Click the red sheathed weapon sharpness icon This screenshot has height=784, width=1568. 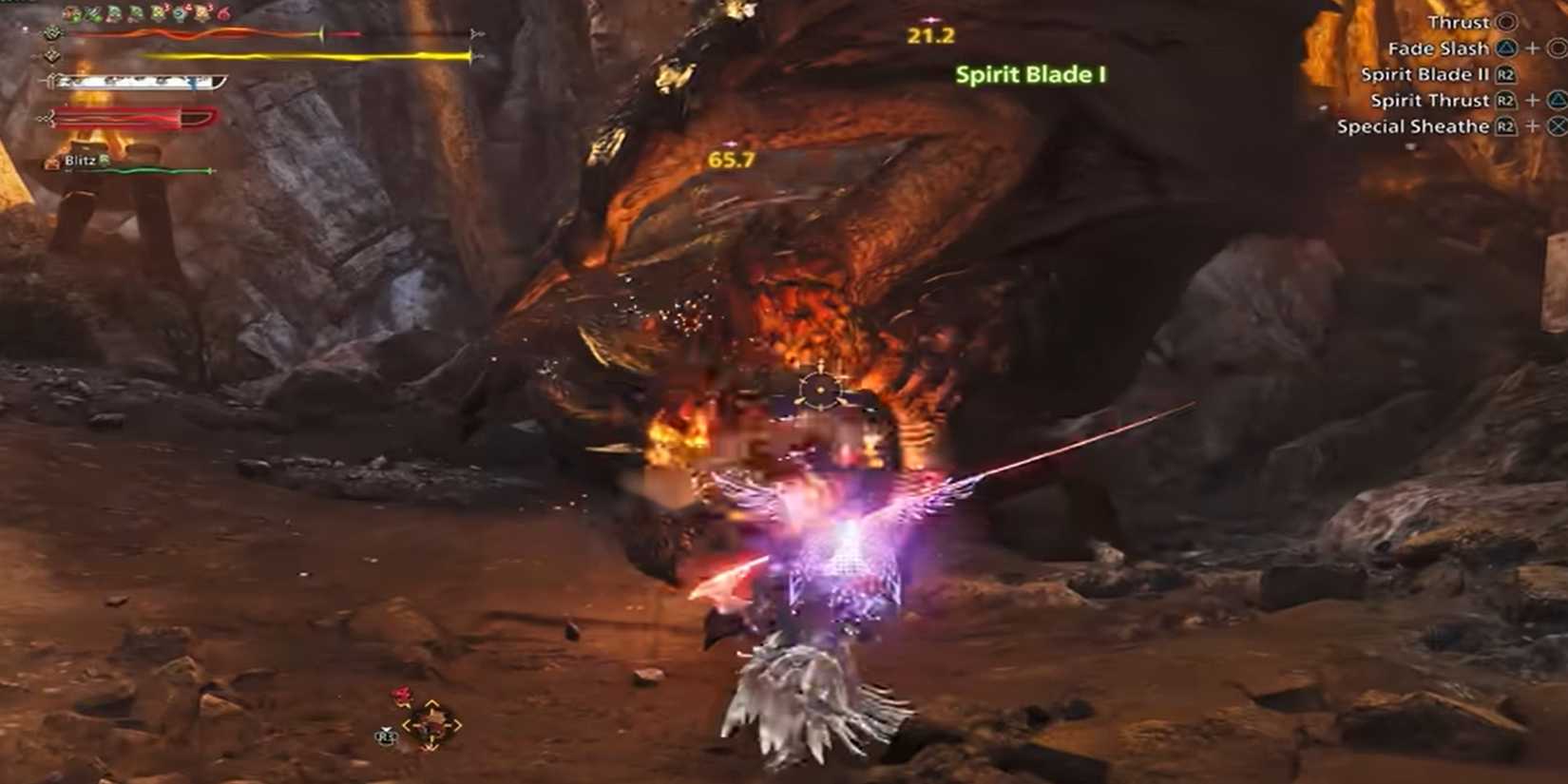tap(48, 116)
